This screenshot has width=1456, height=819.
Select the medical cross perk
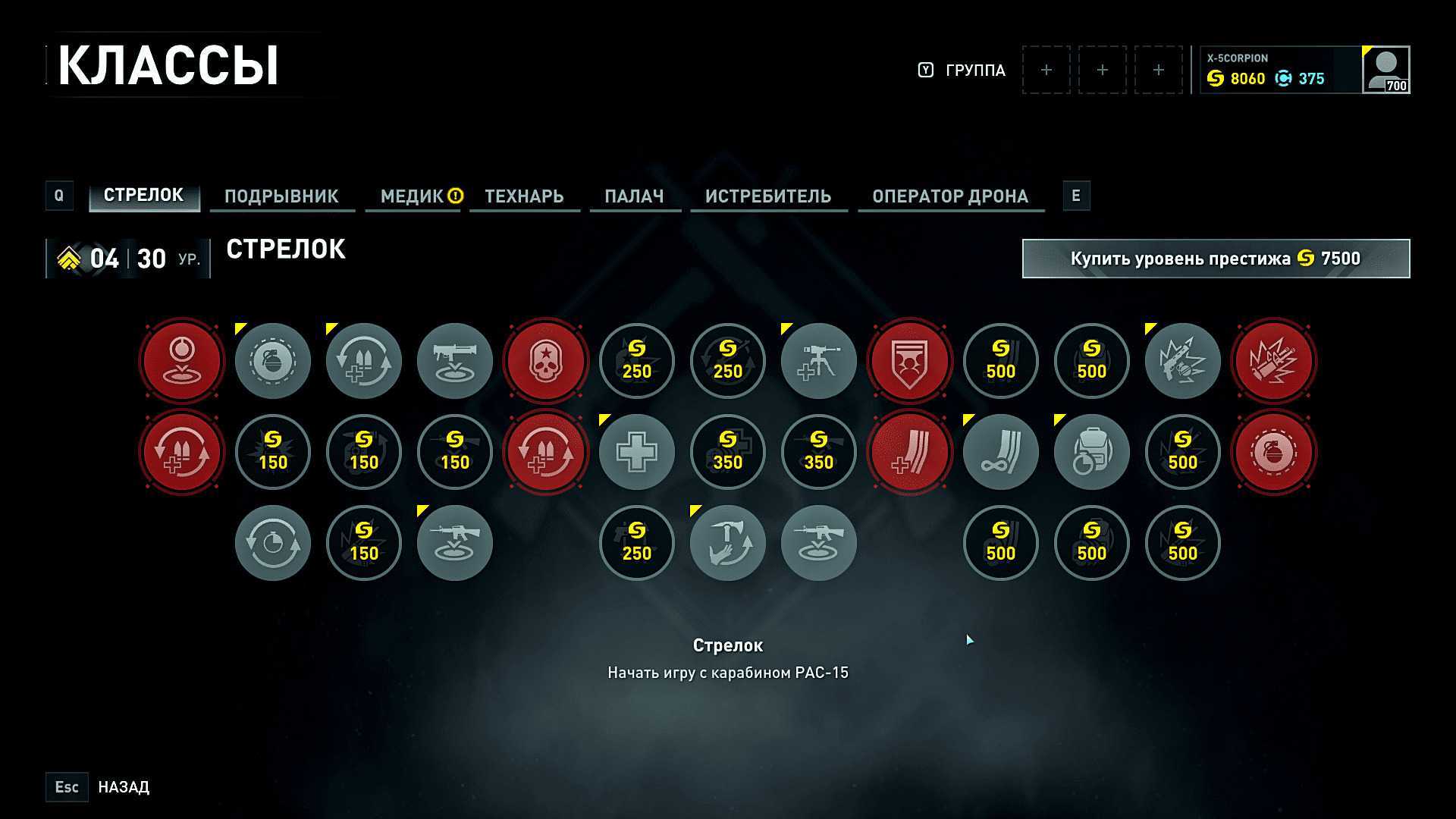pos(636,452)
